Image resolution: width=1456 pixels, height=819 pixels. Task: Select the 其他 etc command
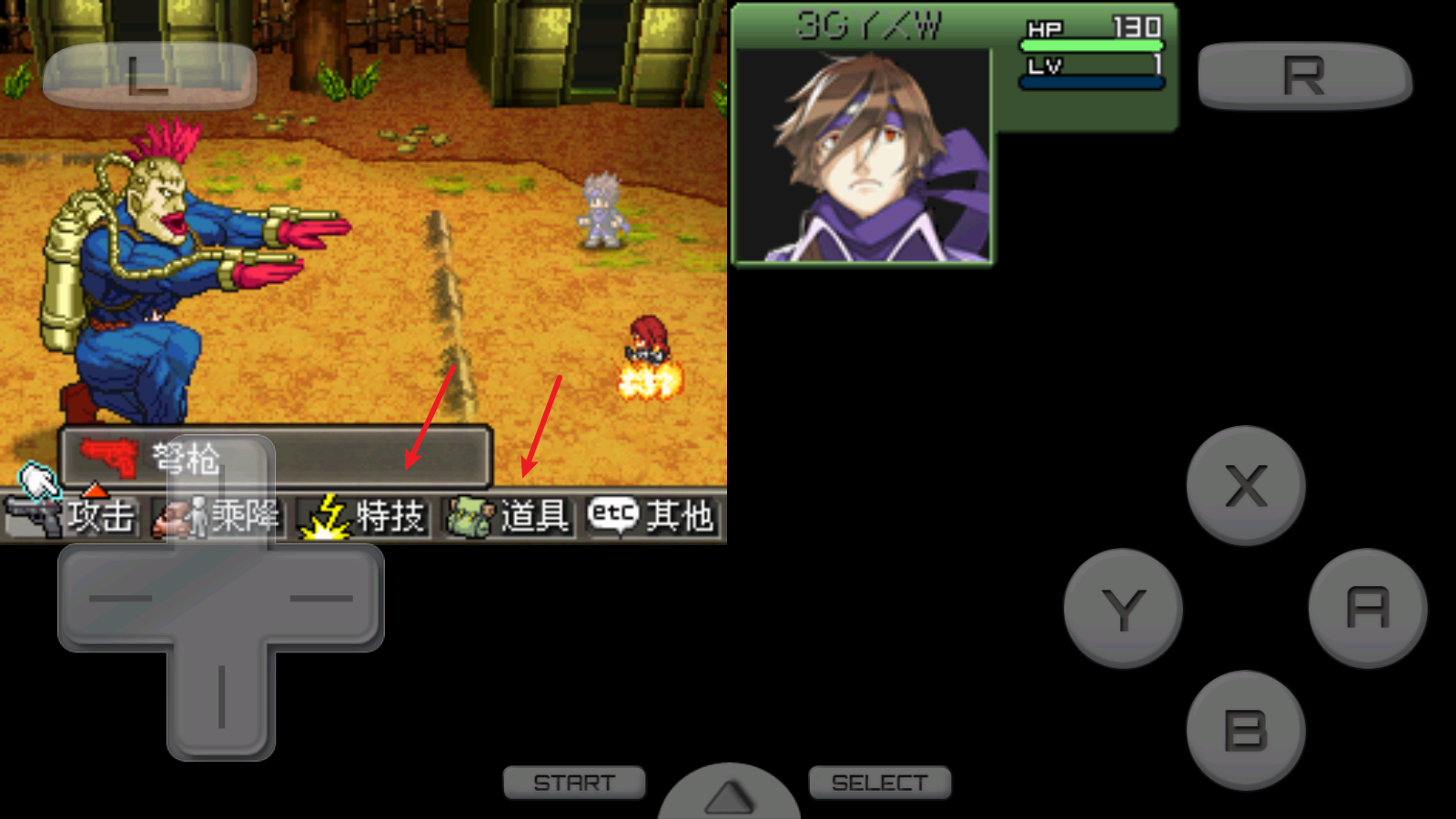pyautogui.click(x=652, y=517)
